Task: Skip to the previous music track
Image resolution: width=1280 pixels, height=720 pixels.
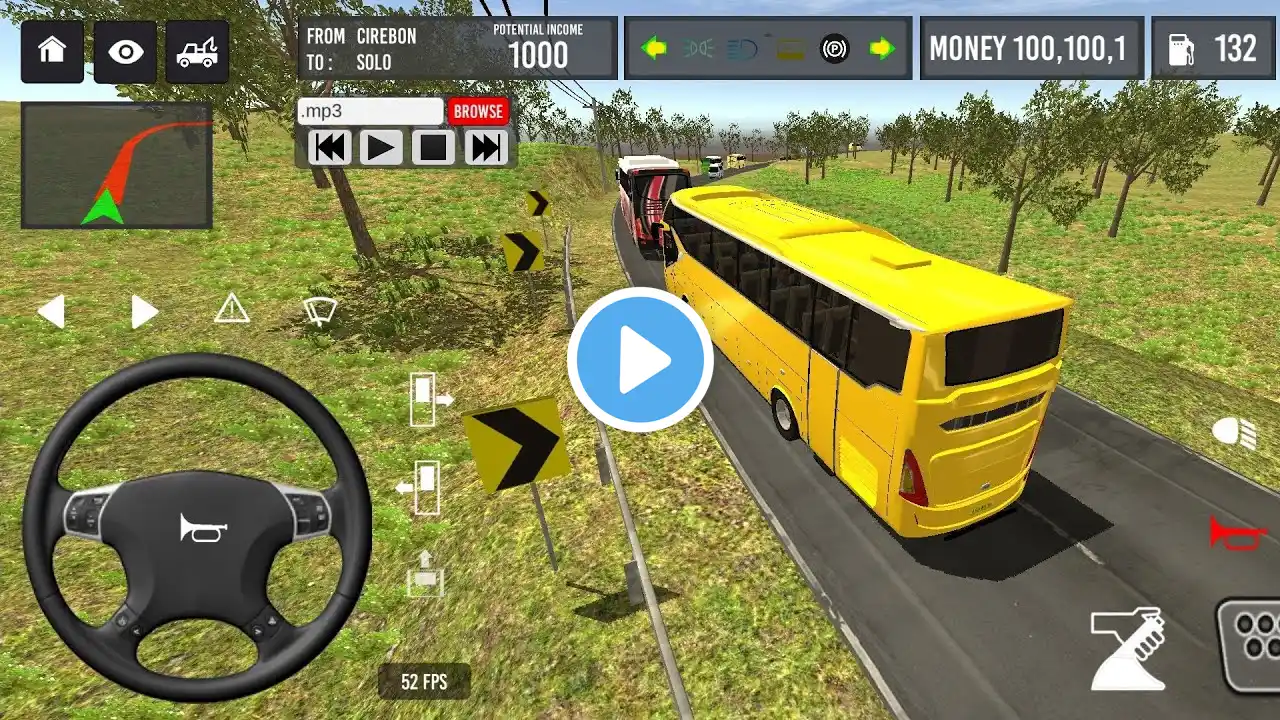Action: pyautogui.click(x=329, y=148)
